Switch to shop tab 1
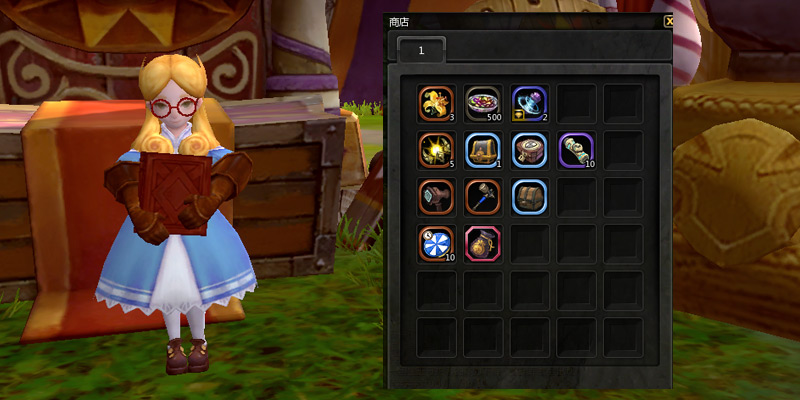The width and height of the screenshot is (800, 400). [x=422, y=49]
